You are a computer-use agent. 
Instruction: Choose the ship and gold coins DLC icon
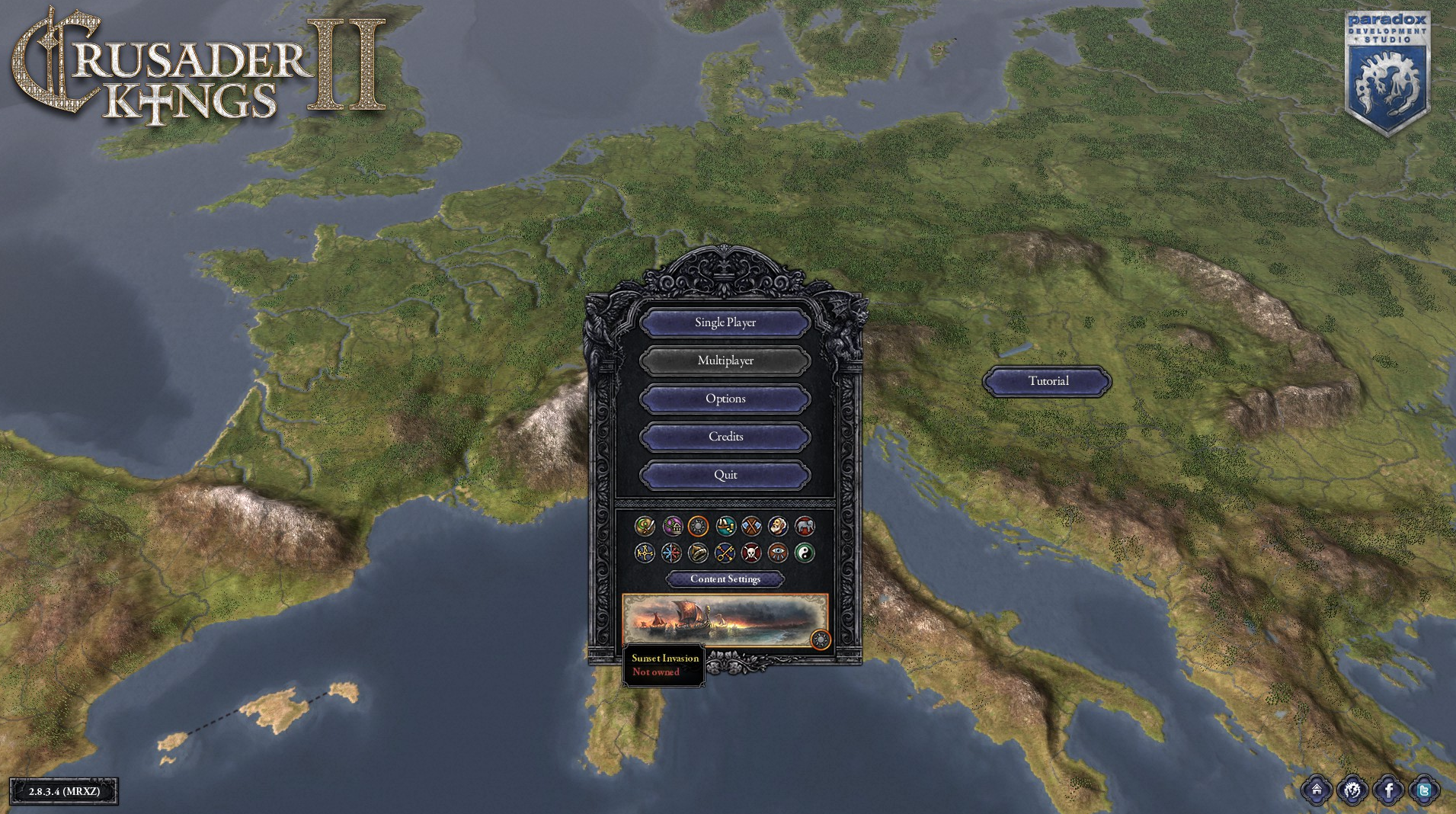725,526
